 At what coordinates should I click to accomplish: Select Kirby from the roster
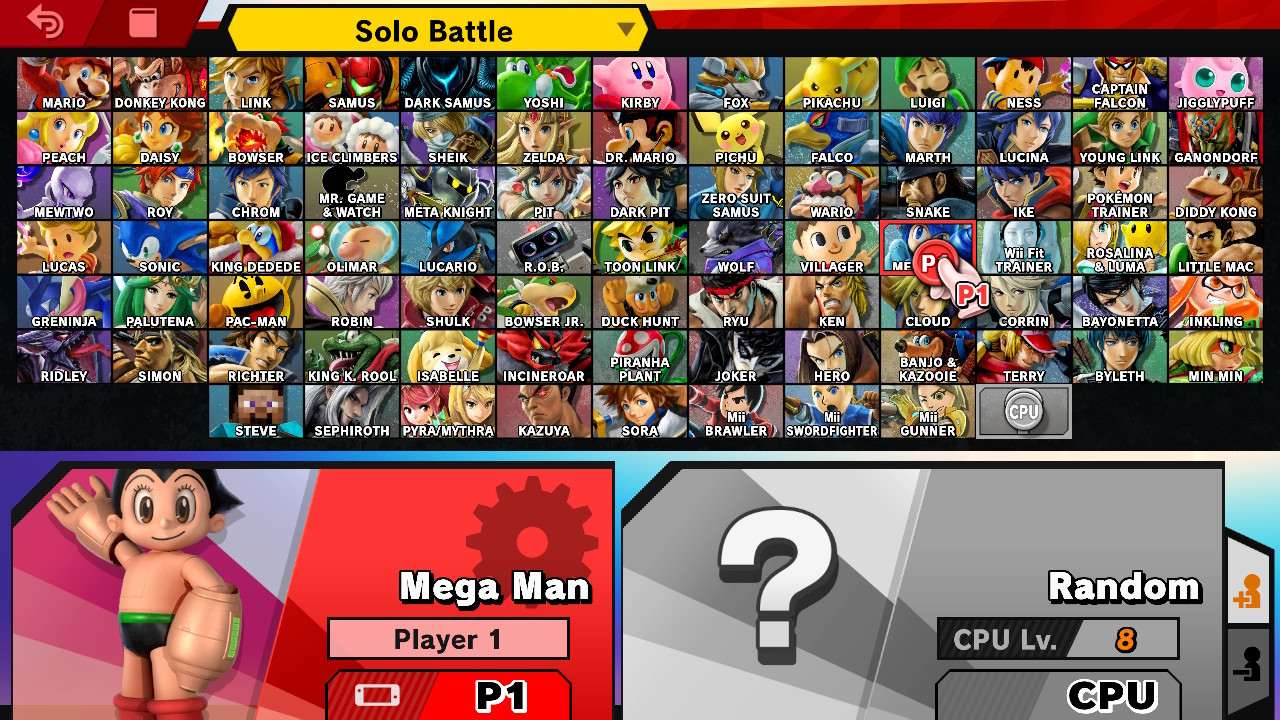click(639, 82)
